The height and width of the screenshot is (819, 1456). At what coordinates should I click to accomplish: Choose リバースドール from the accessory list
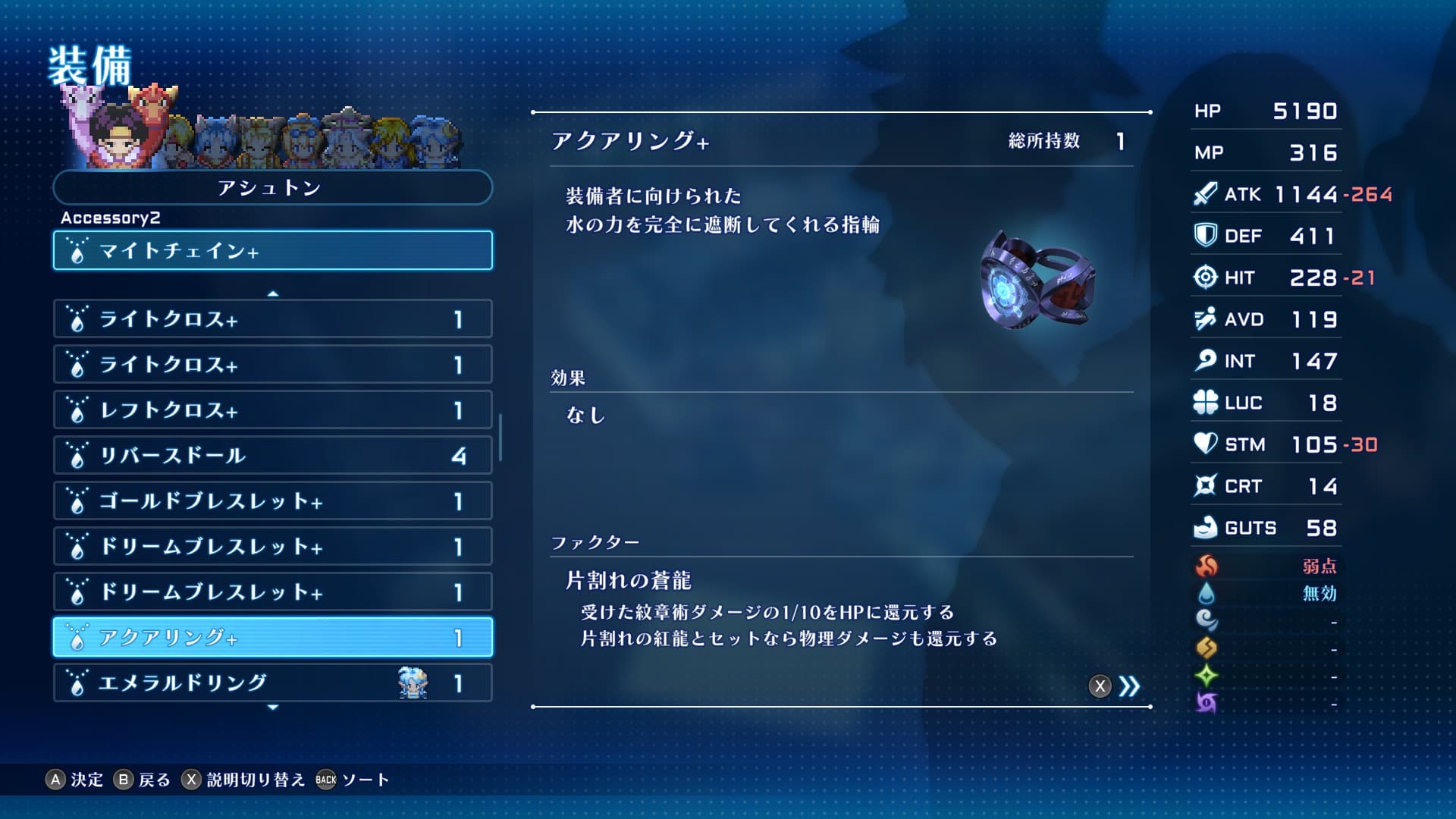click(x=272, y=456)
